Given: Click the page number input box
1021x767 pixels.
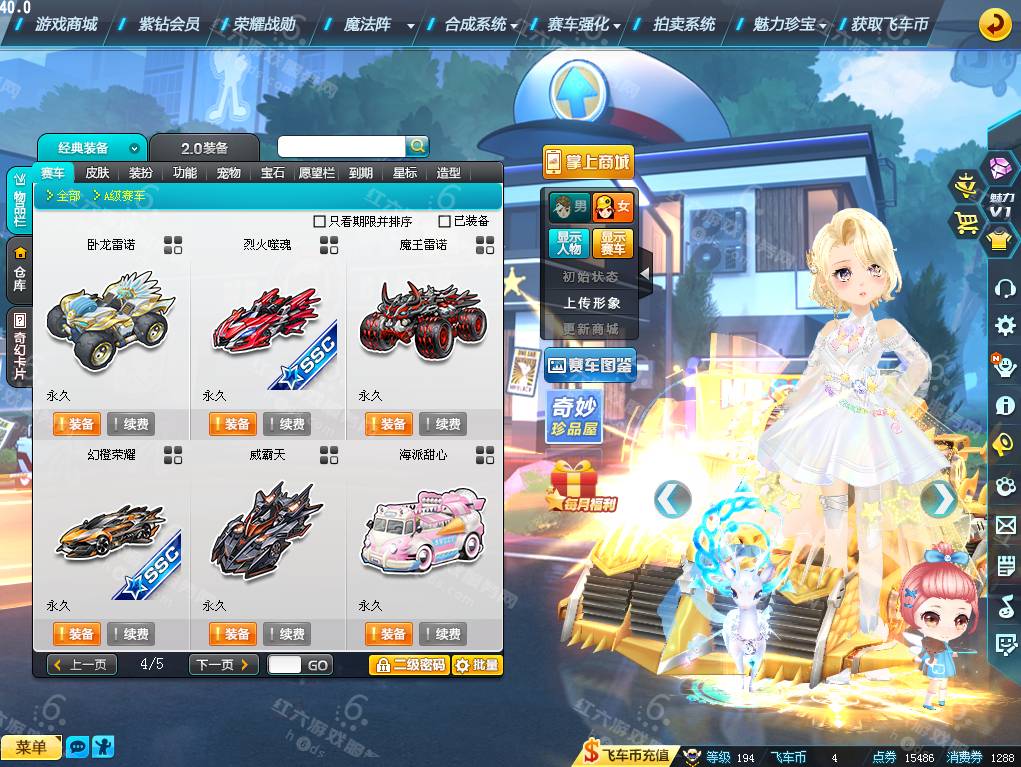Looking at the screenshot, I should coord(284,665).
